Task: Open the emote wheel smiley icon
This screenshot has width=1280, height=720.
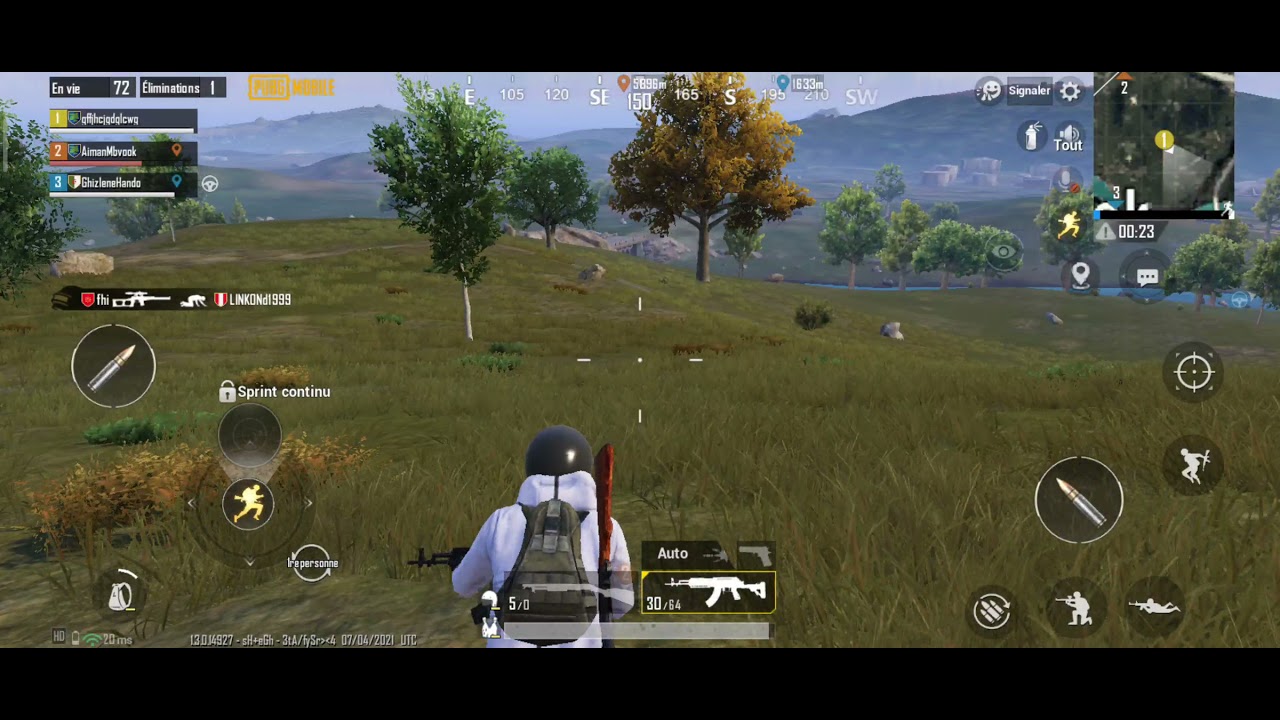Action: click(988, 90)
